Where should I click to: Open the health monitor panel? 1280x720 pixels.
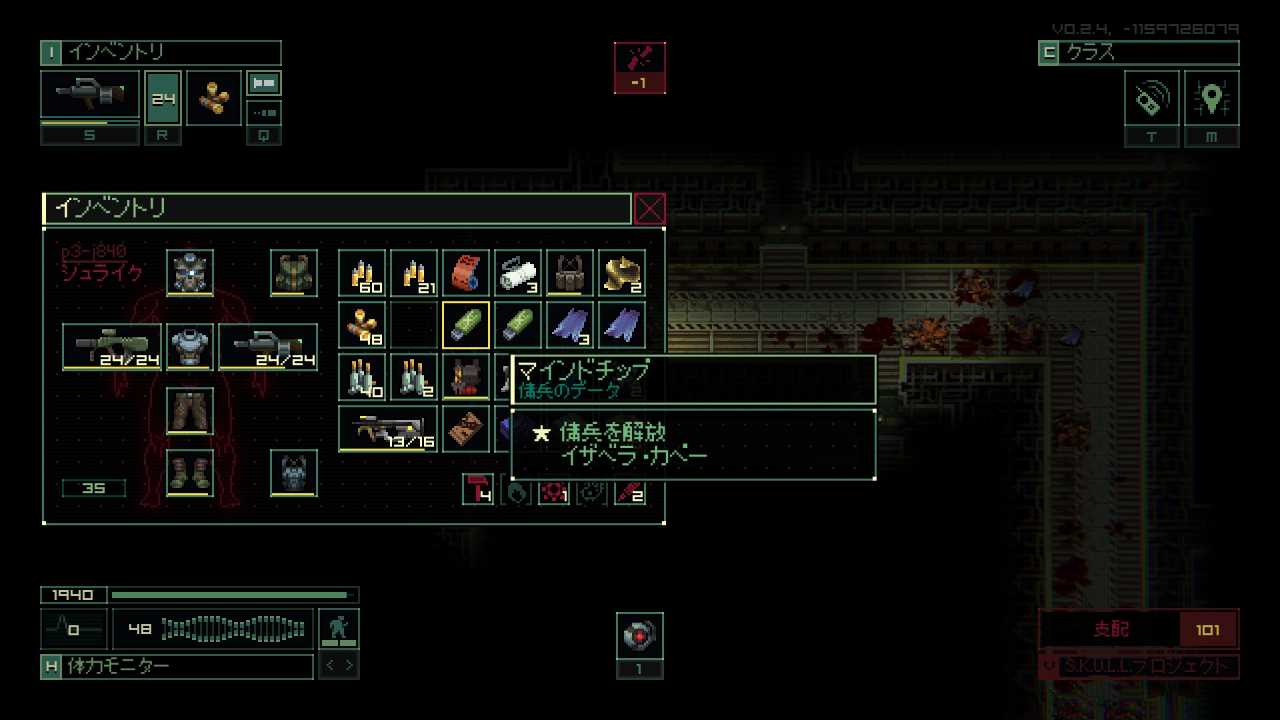[x=177, y=666]
